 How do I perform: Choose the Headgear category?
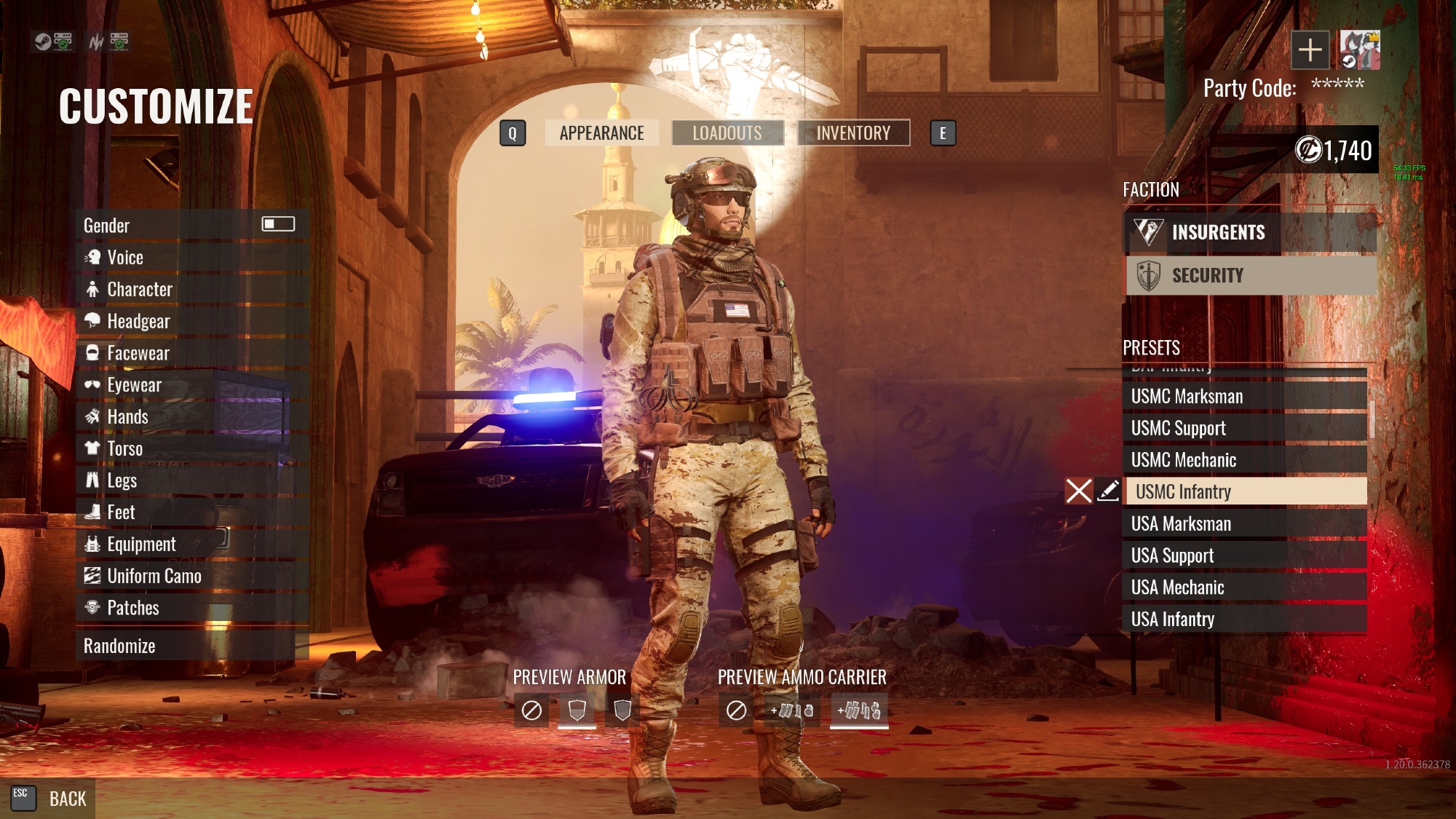[138, 321]
